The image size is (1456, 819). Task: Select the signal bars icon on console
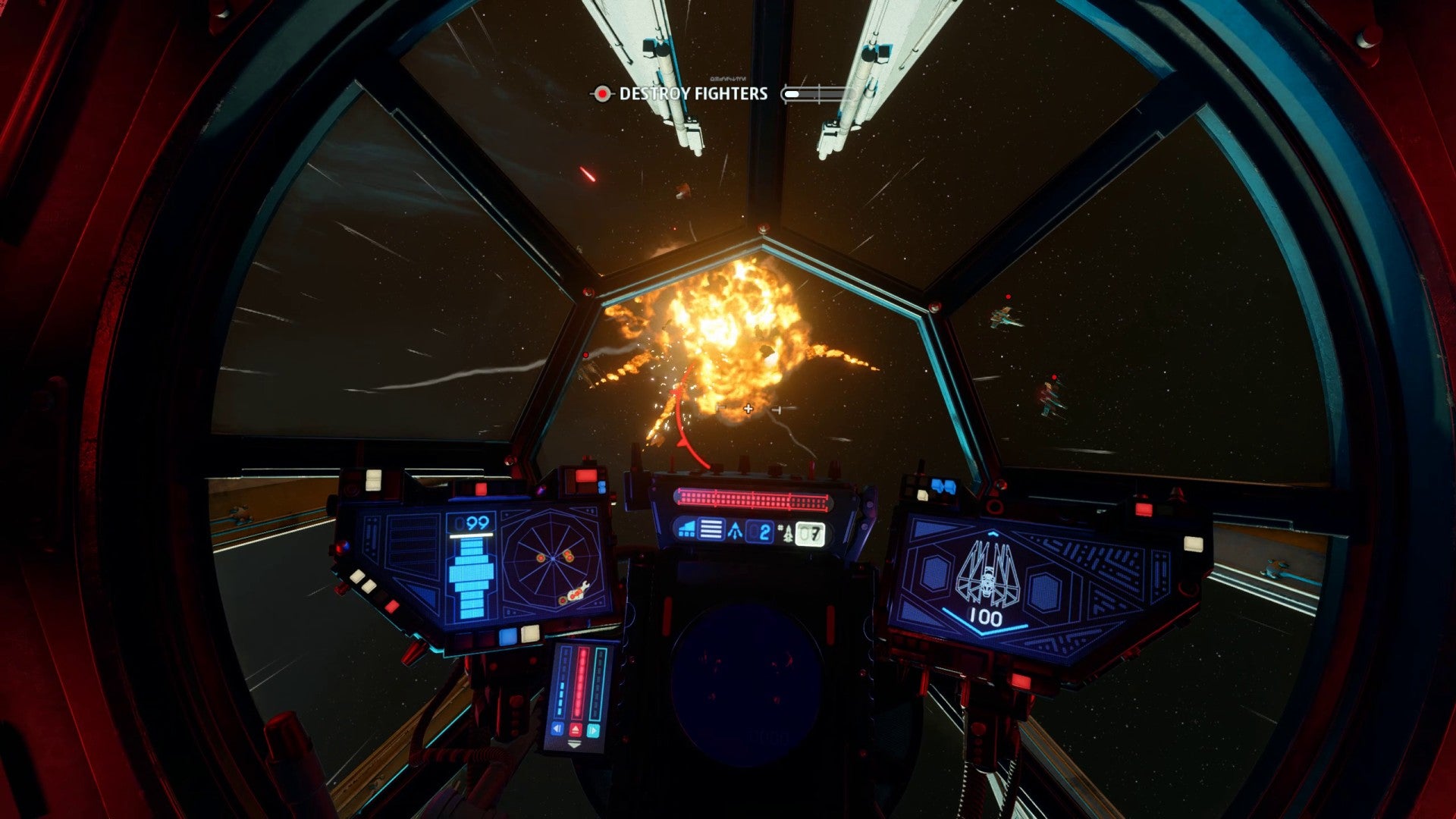pyautogui.click(x=687, y=529)
